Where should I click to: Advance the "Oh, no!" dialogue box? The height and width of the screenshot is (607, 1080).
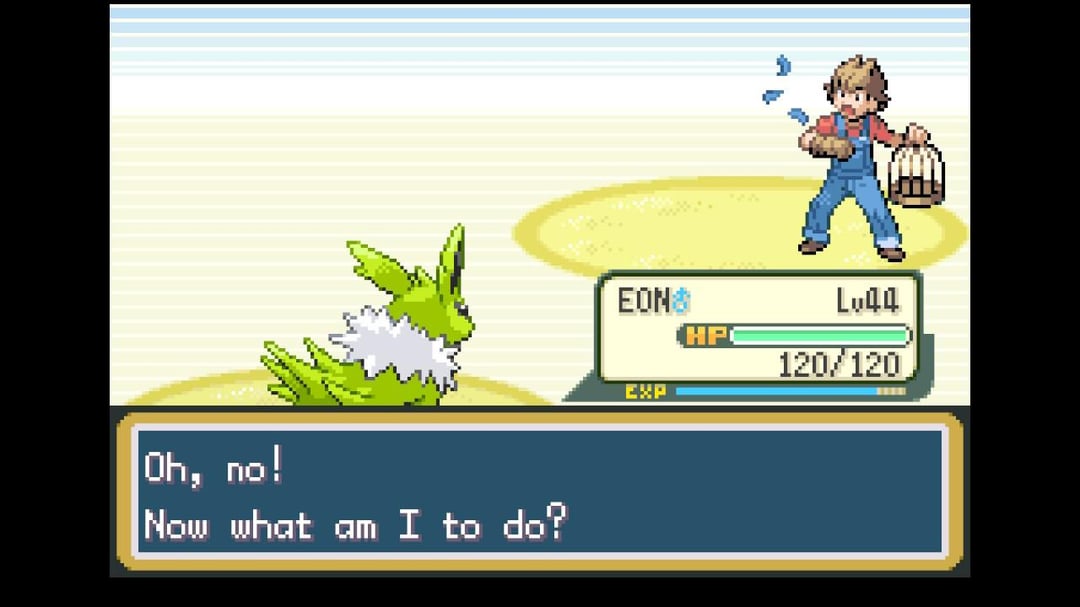[540, 493]
